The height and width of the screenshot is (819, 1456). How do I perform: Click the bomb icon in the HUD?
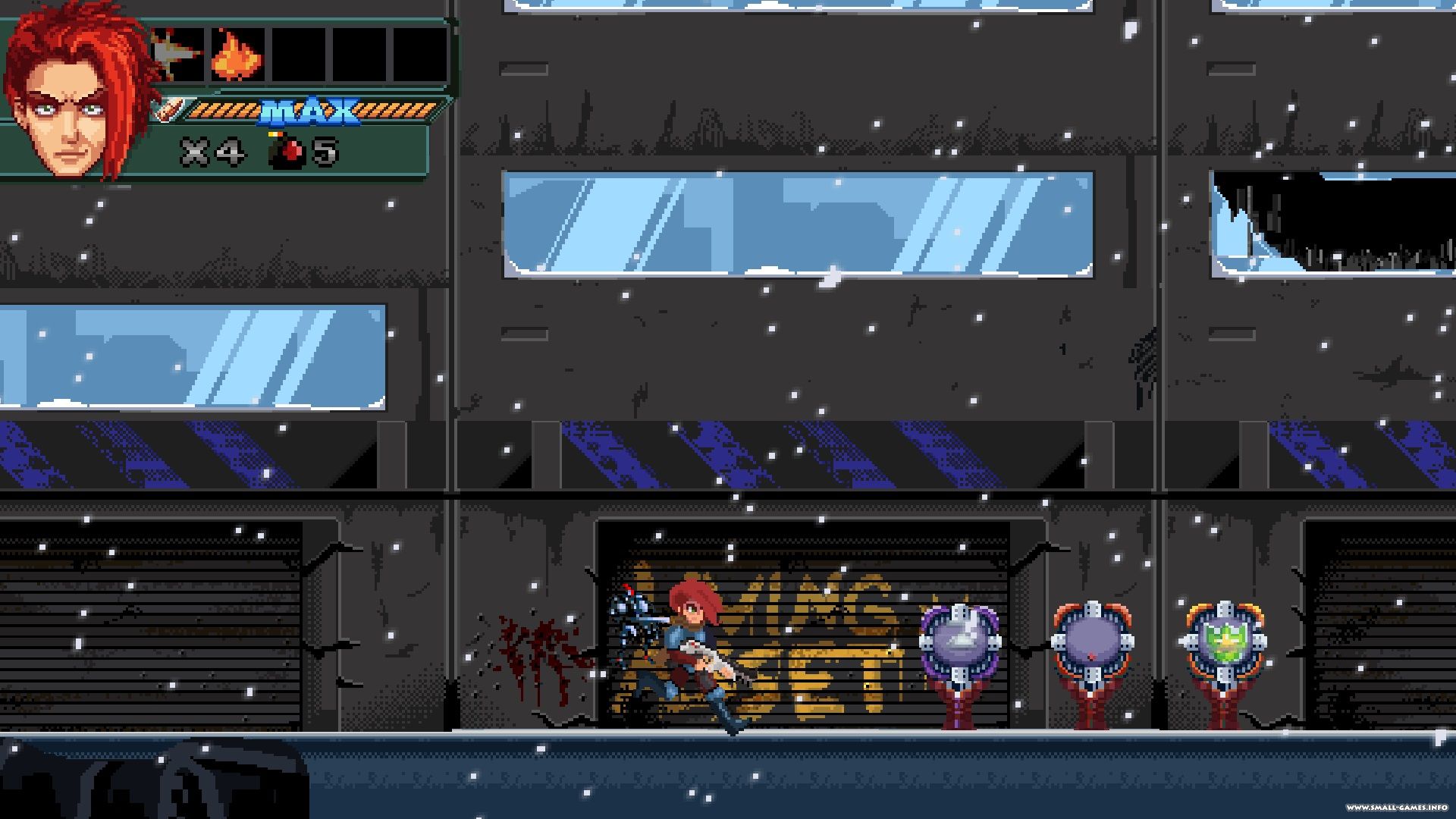click(286, 152)
